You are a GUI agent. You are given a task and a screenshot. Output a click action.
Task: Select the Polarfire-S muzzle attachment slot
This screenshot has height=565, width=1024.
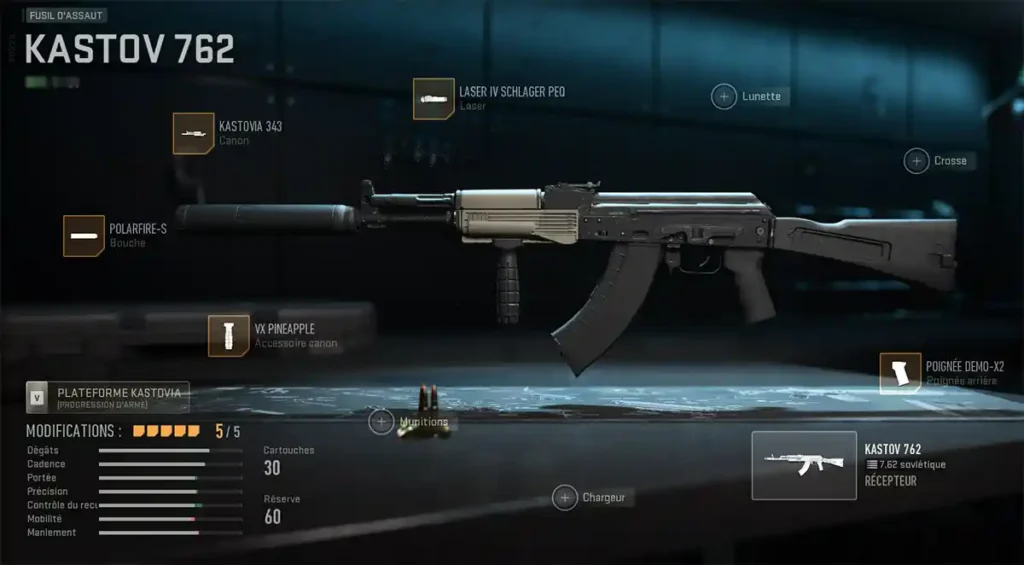click(x=84, y=236)
